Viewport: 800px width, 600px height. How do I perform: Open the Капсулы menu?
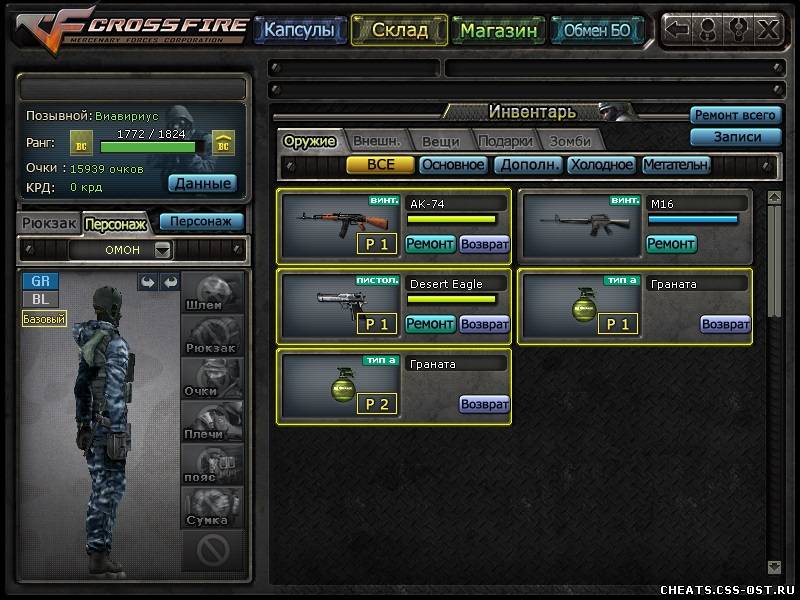pos(300,30)
